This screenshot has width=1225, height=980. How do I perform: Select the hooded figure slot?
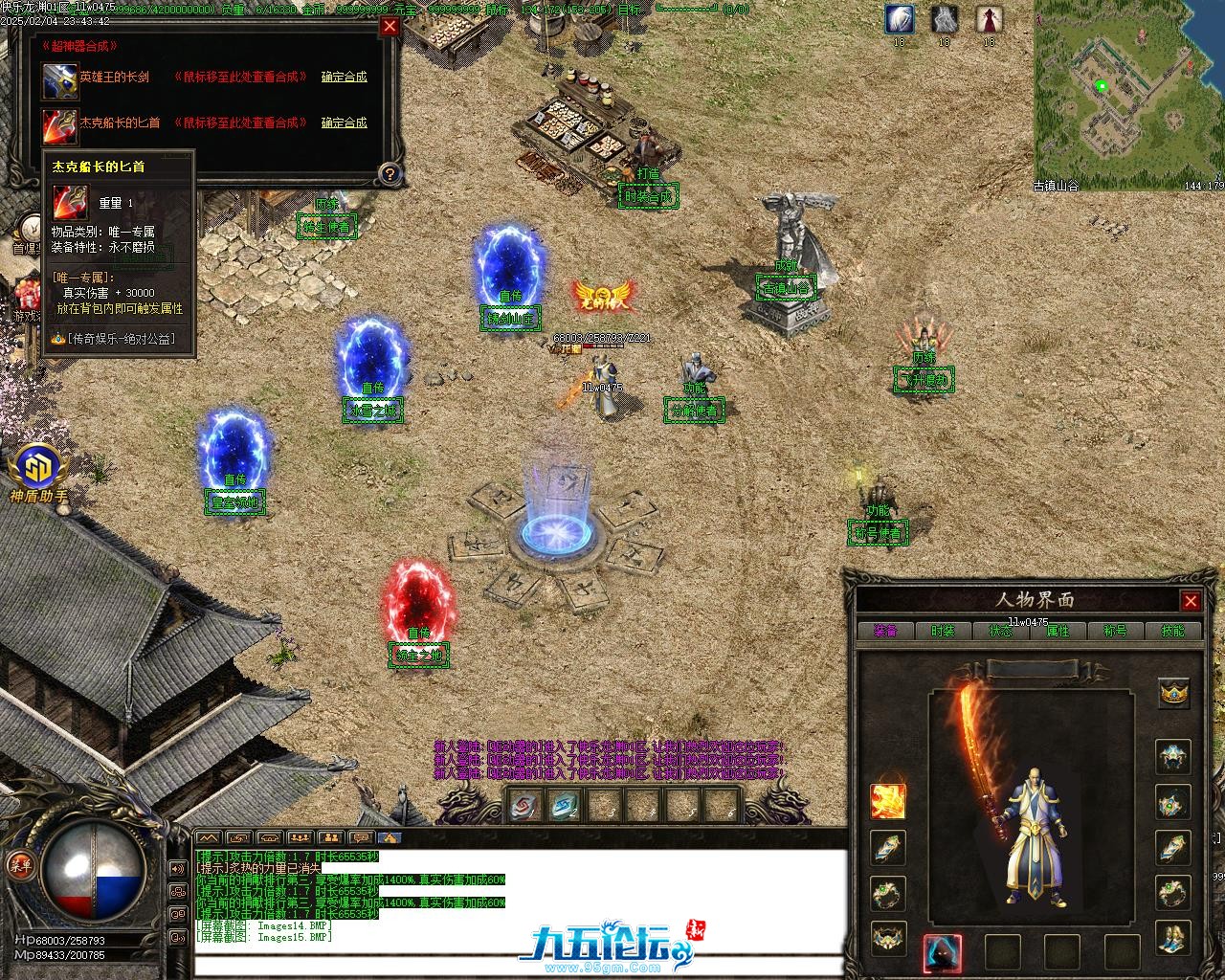point(942,952)
